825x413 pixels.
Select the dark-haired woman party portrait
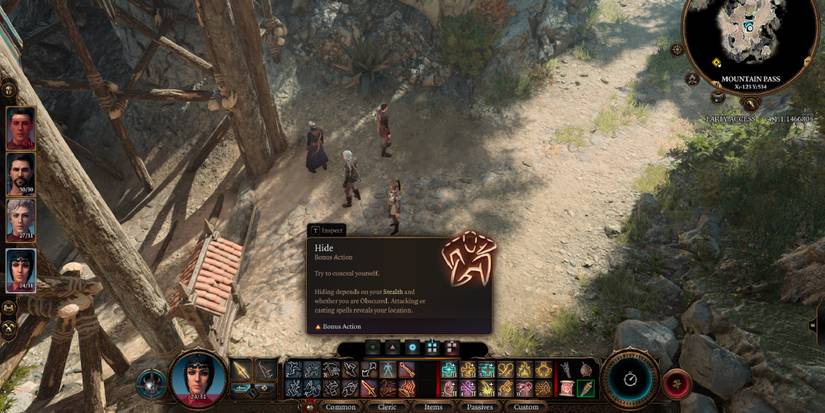click(20, 267)
